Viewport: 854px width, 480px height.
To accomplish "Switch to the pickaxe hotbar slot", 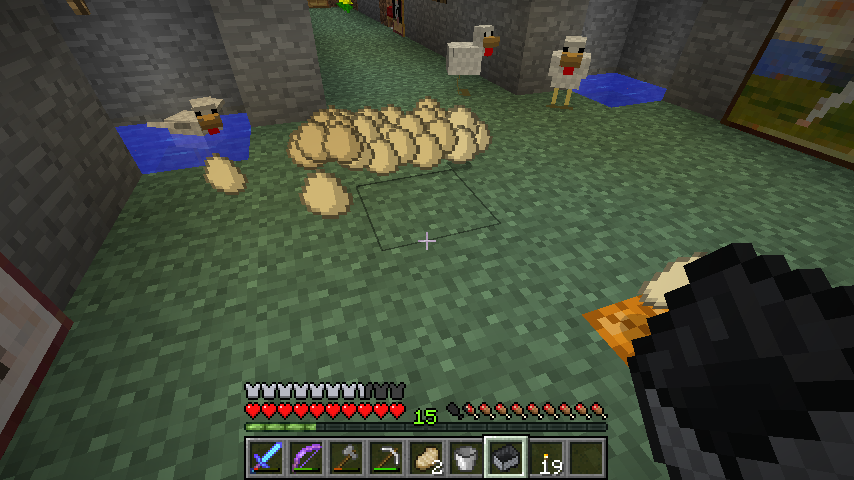I will coord(385,458).
